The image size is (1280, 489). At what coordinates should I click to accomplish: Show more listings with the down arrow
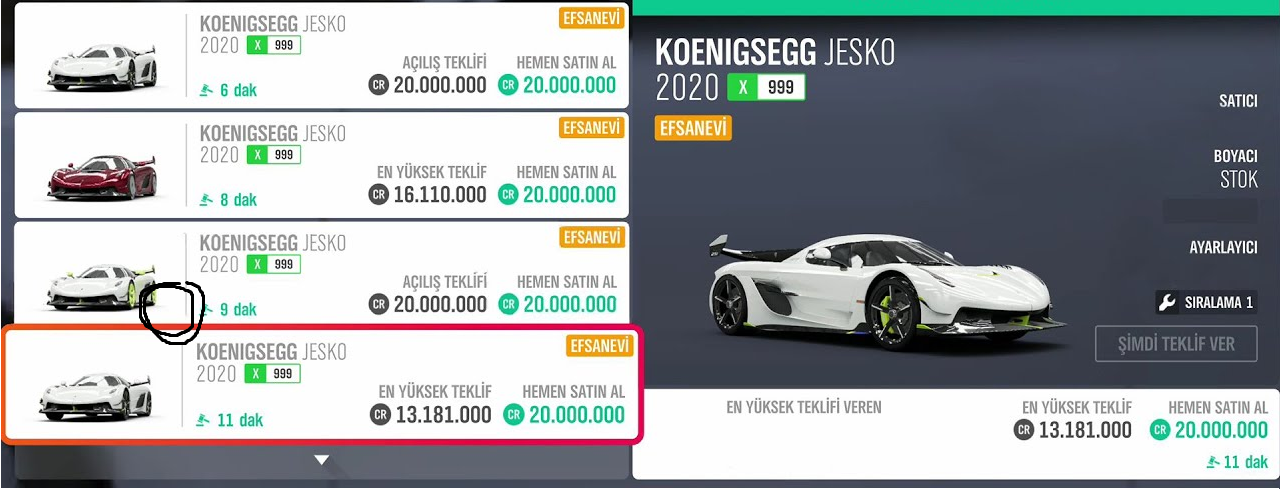[x=321, y=460]
